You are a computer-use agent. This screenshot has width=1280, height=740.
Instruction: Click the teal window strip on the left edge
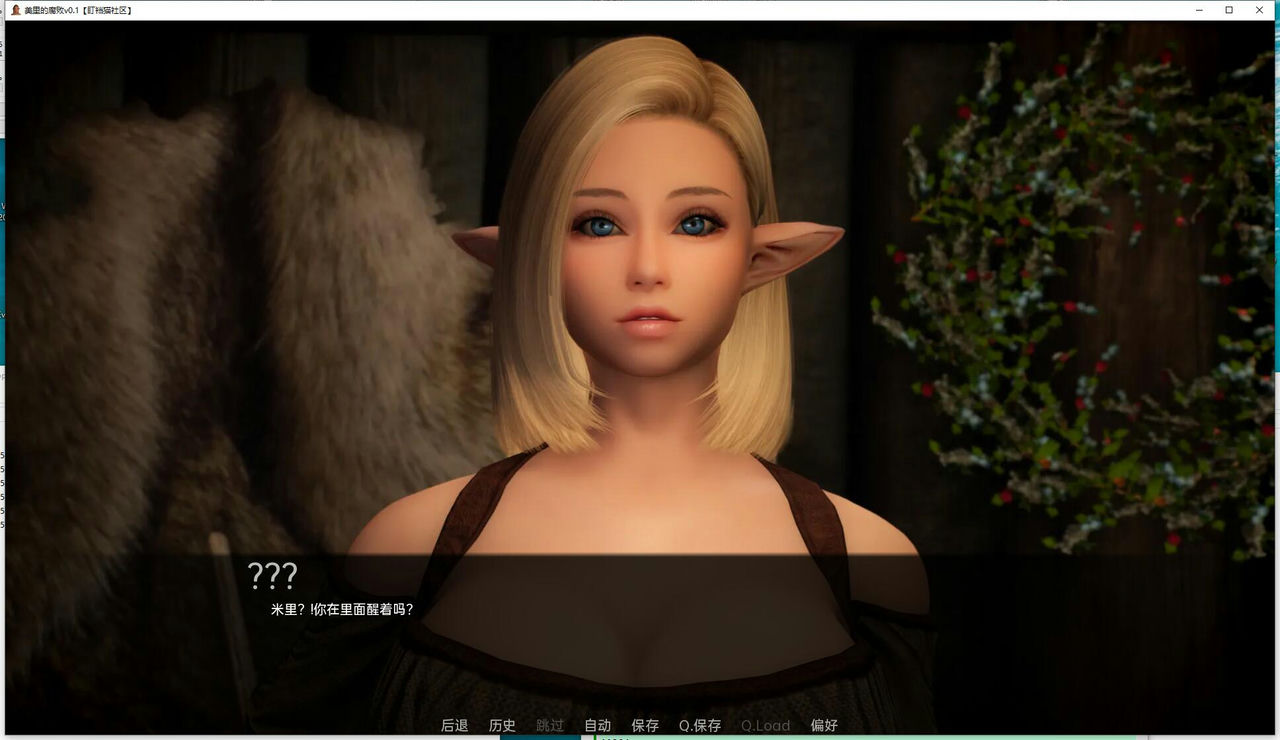click(3, 250)
